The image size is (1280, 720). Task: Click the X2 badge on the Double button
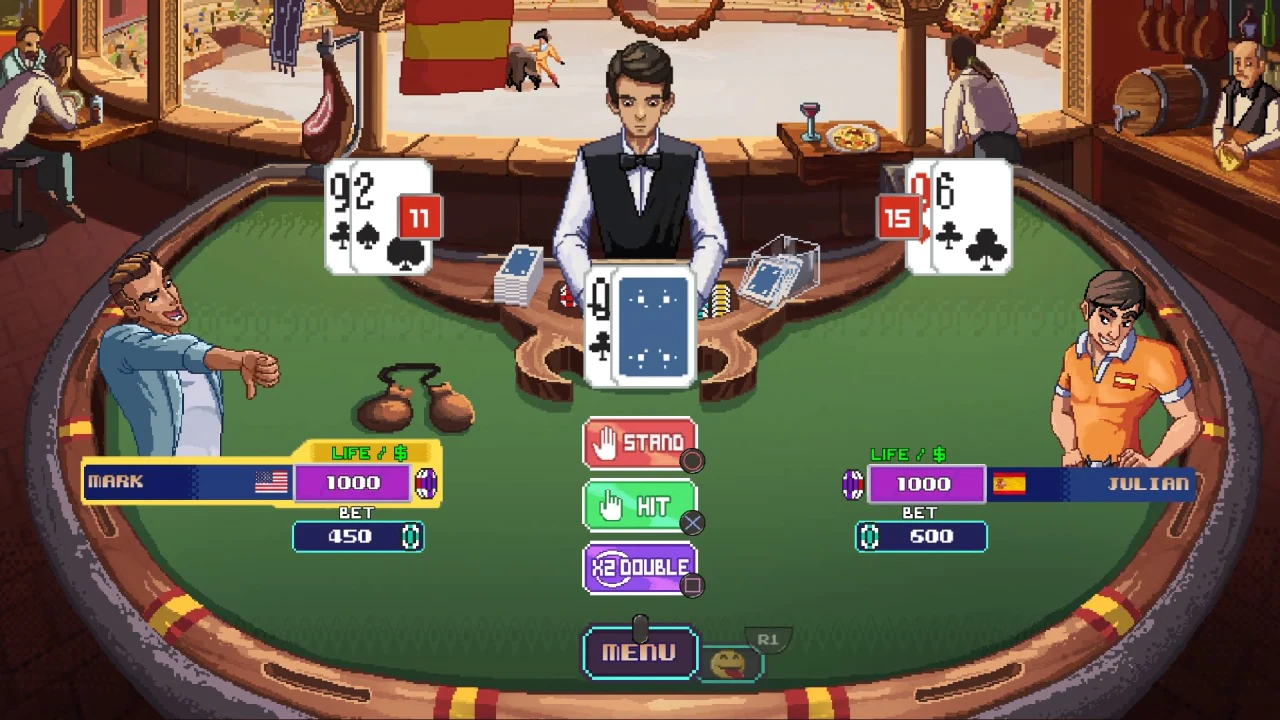[x=611, y=567]
